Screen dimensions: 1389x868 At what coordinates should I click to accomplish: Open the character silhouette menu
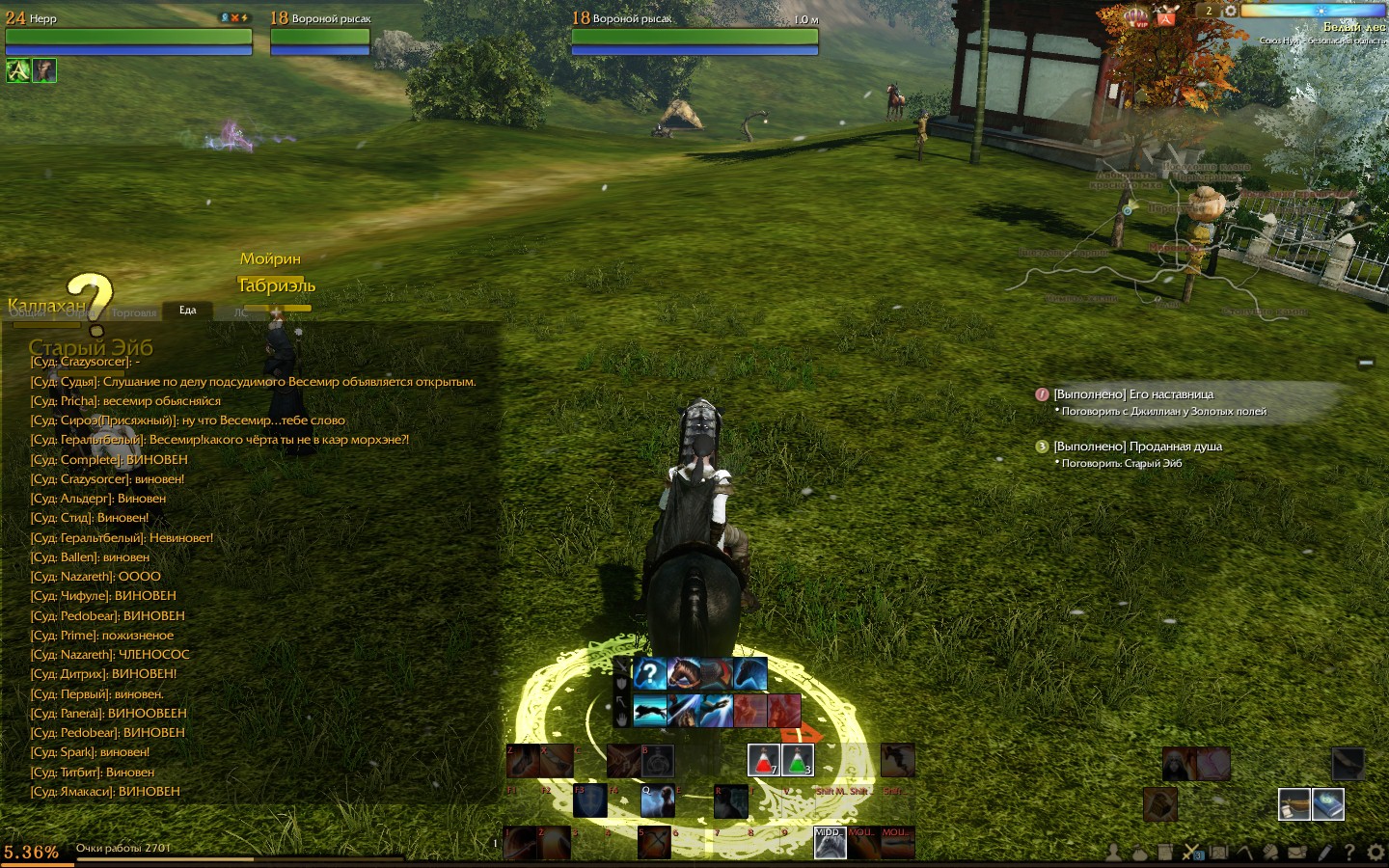tap(1114, 853)
